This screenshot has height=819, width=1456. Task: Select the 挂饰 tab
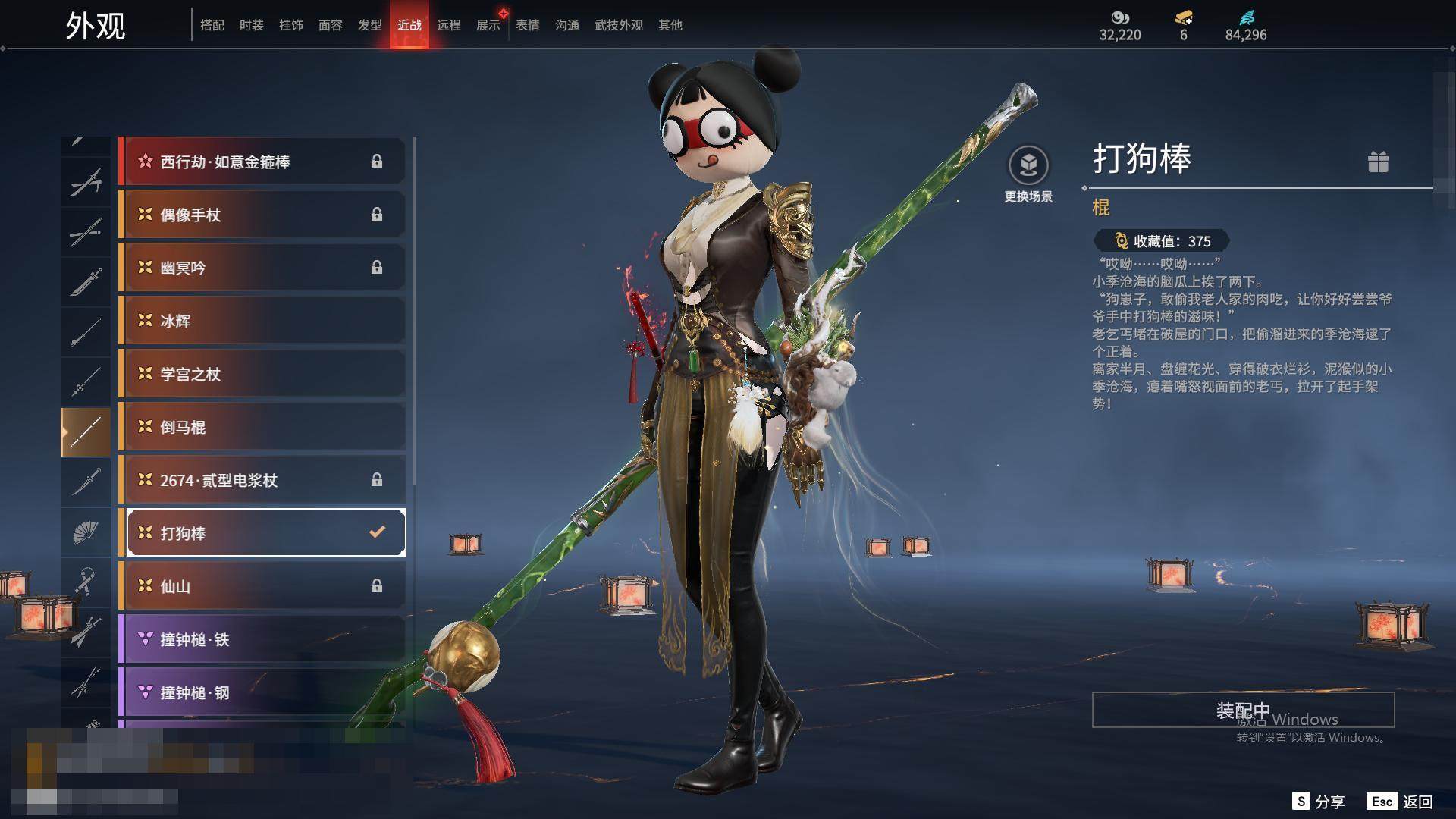tap(290, 25)
